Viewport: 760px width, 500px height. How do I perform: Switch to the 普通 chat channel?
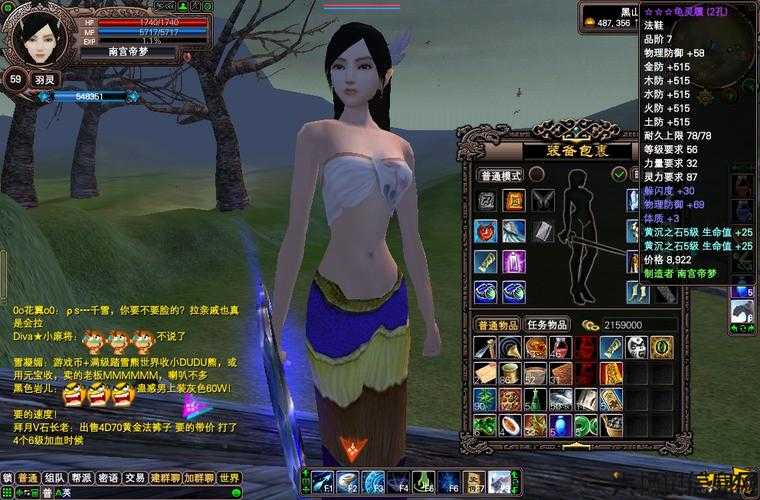coord(28,478)
